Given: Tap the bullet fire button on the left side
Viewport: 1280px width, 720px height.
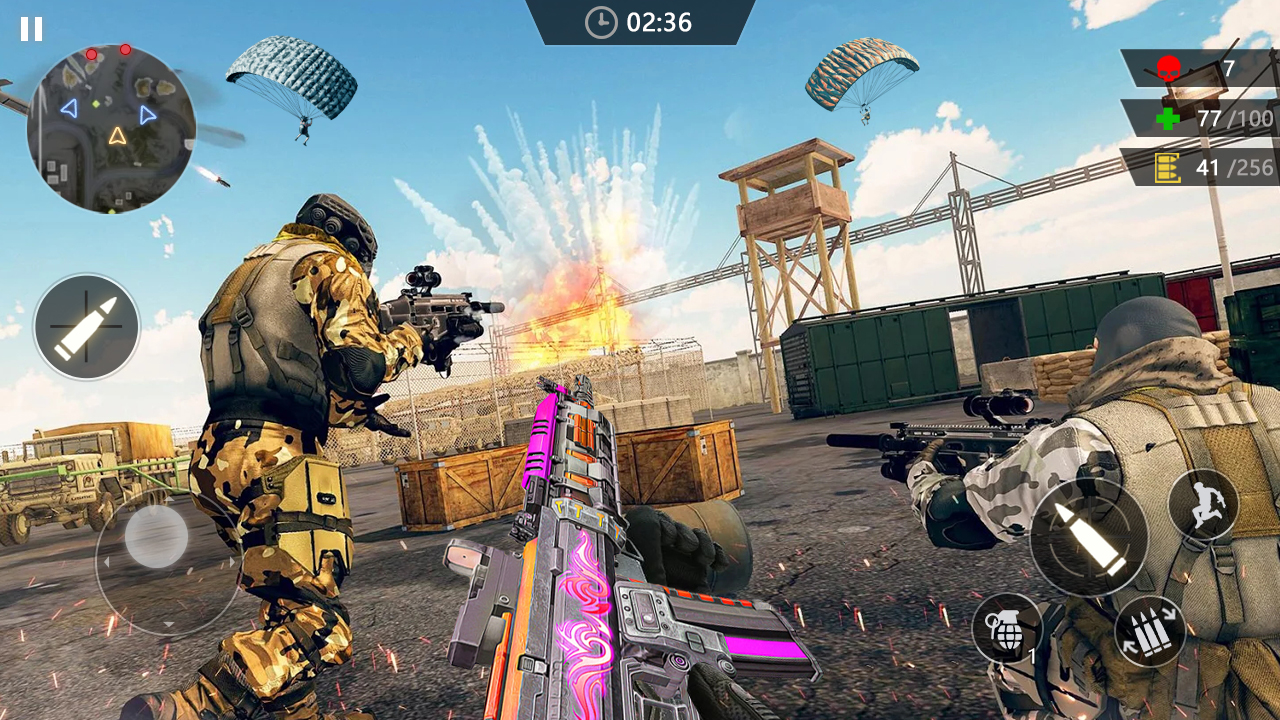Looking at the screenshot, I should point(85,328).
